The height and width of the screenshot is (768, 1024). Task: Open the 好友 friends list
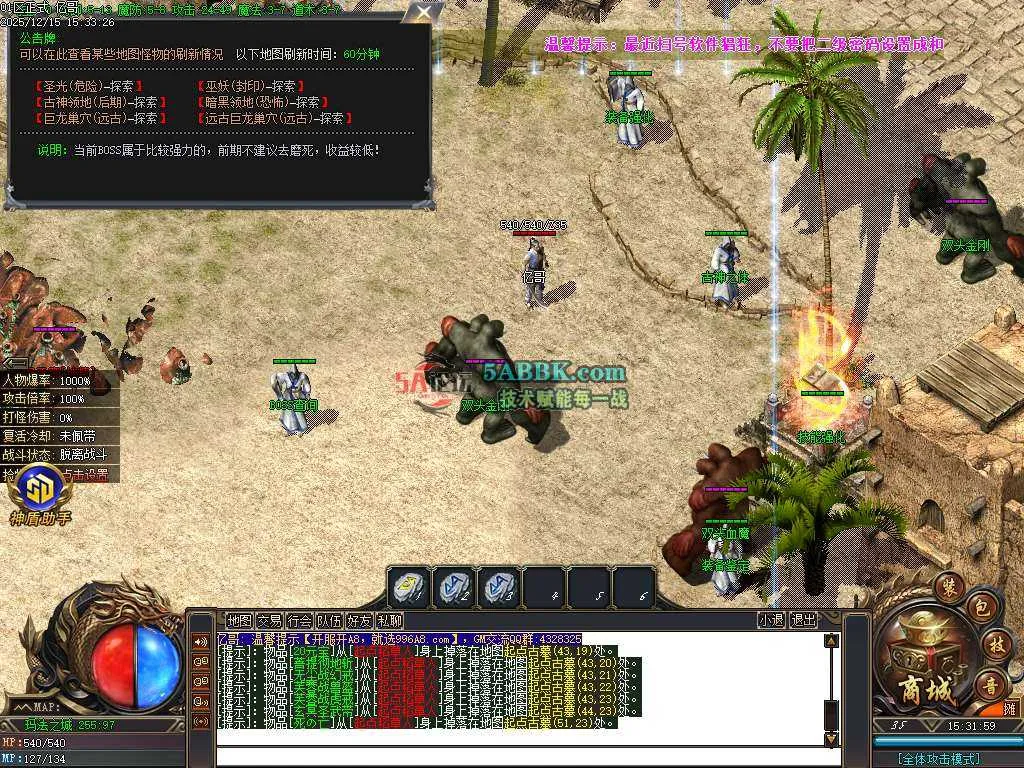(x=359, y=620)
